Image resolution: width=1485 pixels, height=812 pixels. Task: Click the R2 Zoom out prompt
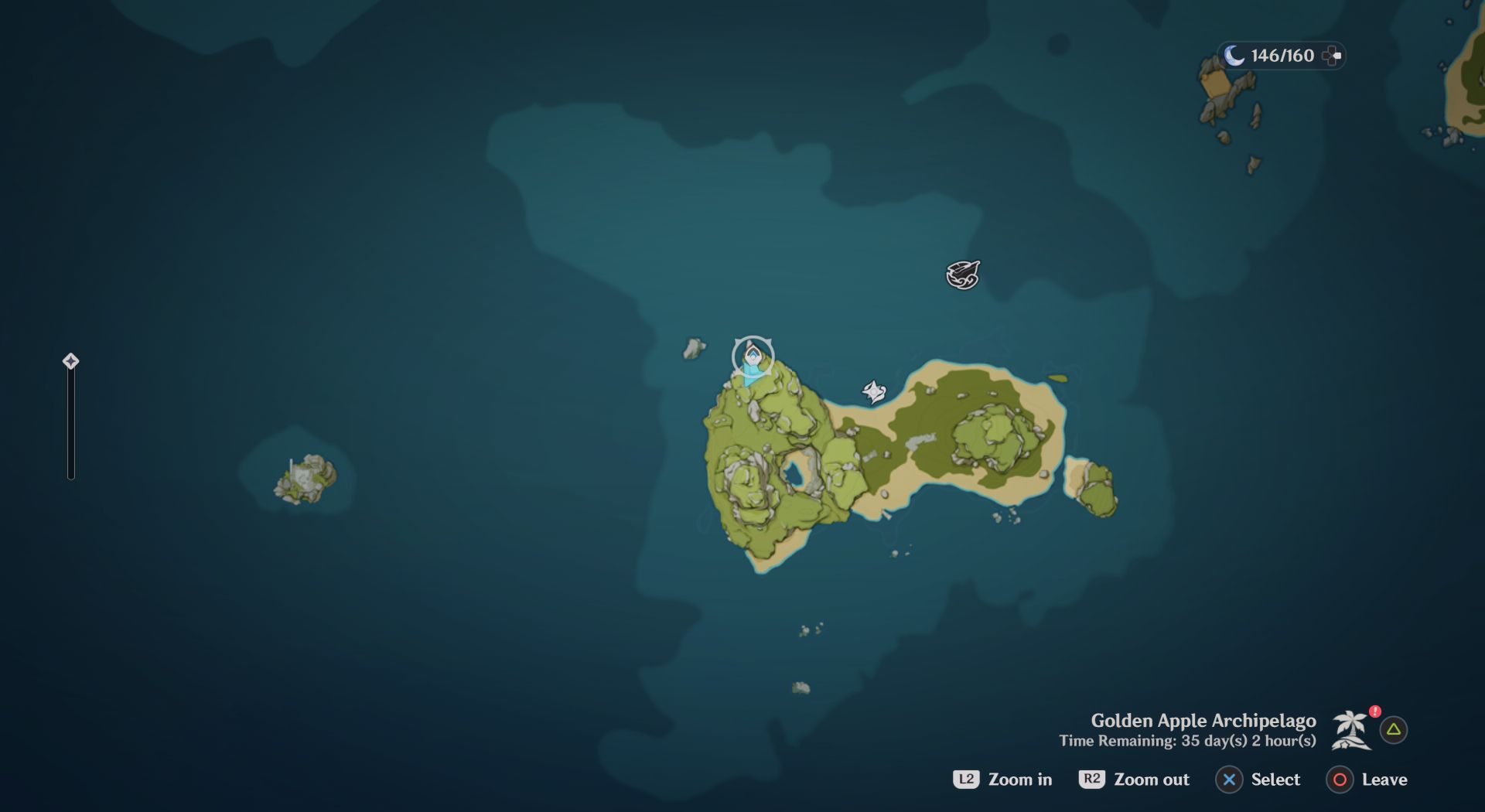tap(1135, 780)
